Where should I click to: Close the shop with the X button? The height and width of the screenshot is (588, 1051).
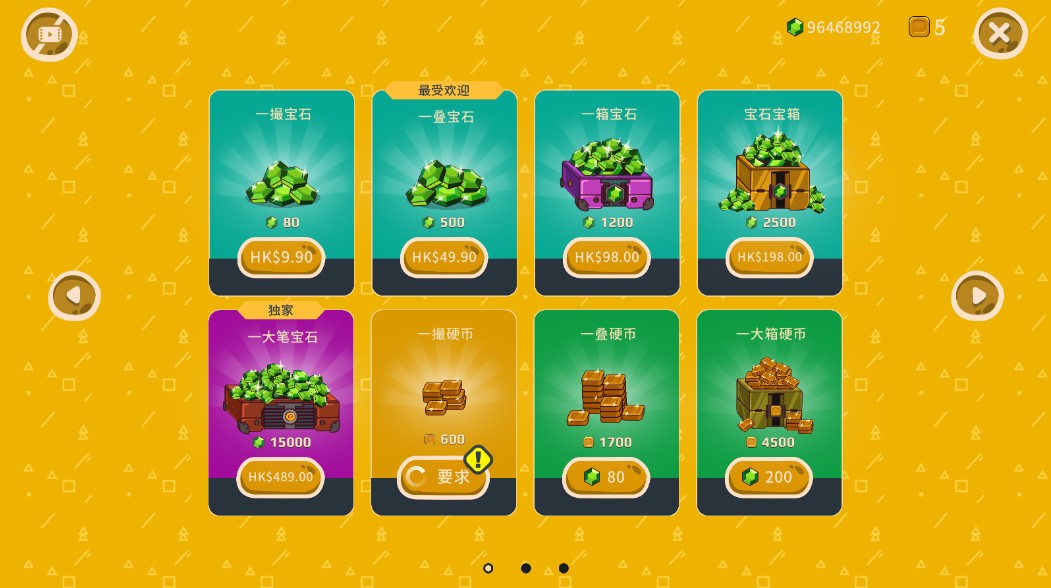coord(999,34)
